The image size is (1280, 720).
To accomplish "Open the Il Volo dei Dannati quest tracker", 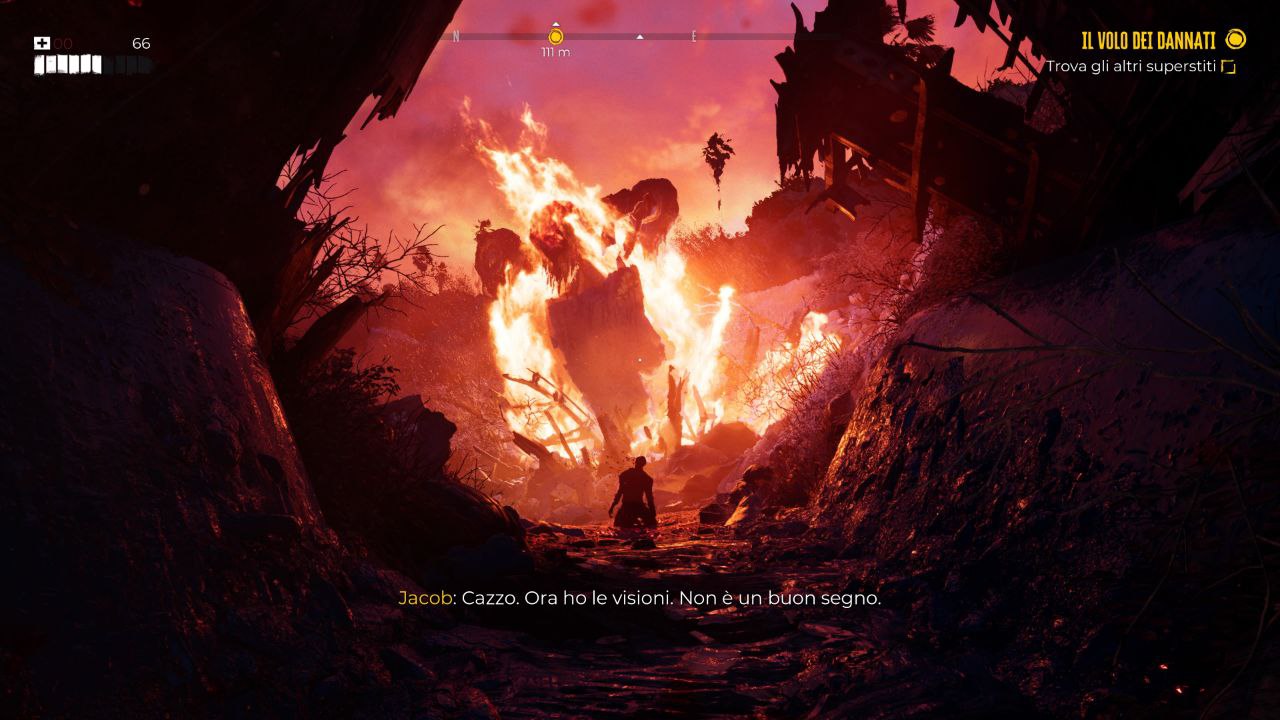I will tap(1148, 40).
